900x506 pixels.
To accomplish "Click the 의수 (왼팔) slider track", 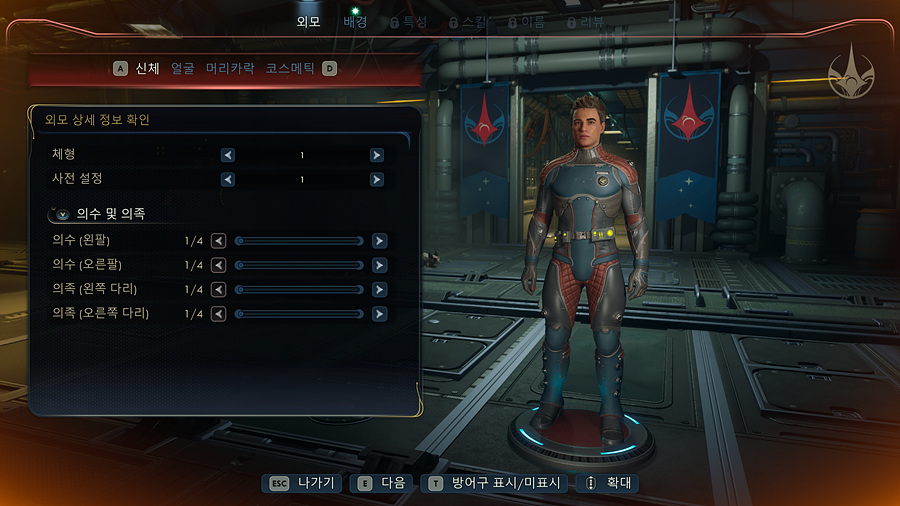I will click(299, 241).
